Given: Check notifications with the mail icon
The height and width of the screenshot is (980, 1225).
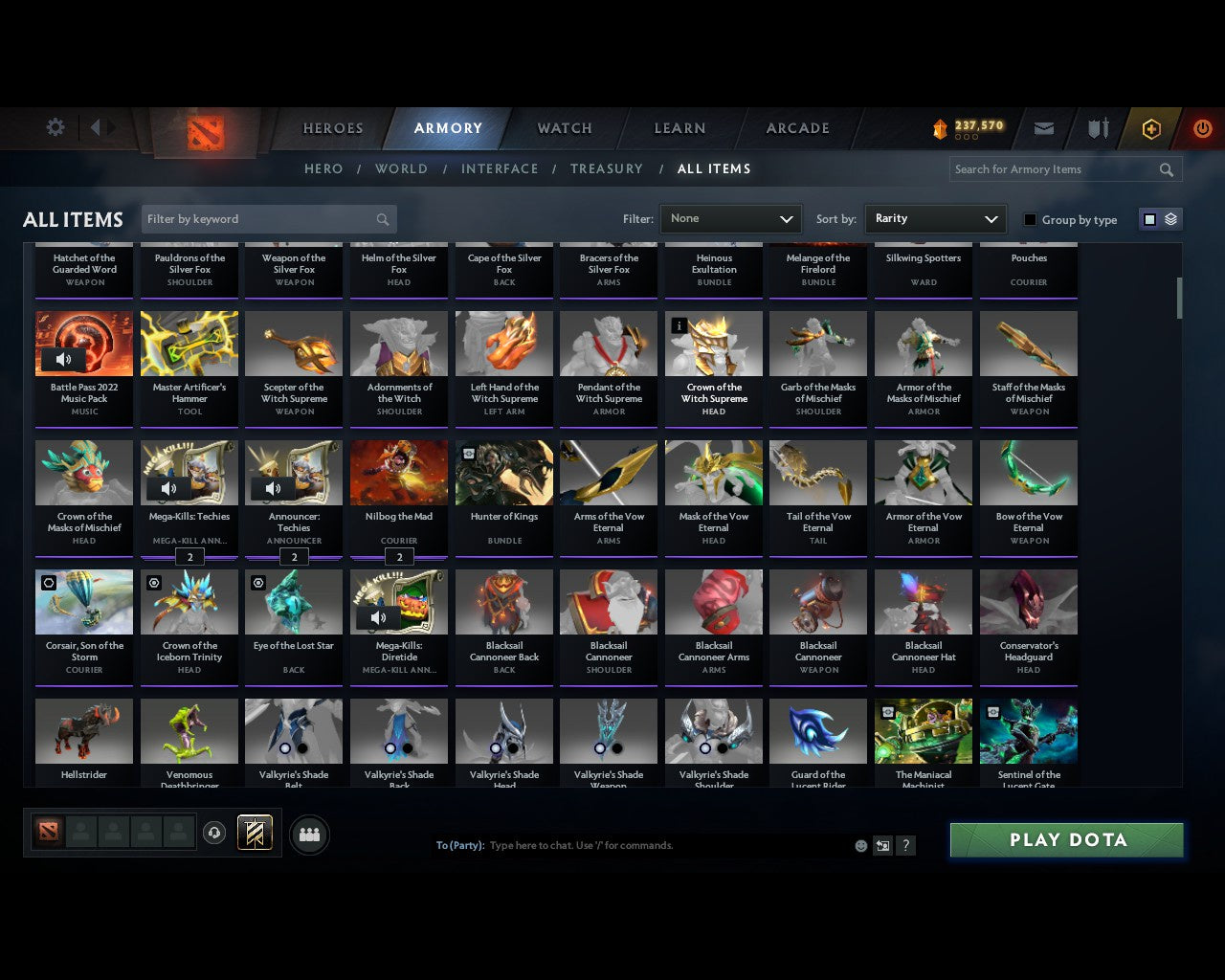Looking at the screenshot, I should [x=1044, y=127].
